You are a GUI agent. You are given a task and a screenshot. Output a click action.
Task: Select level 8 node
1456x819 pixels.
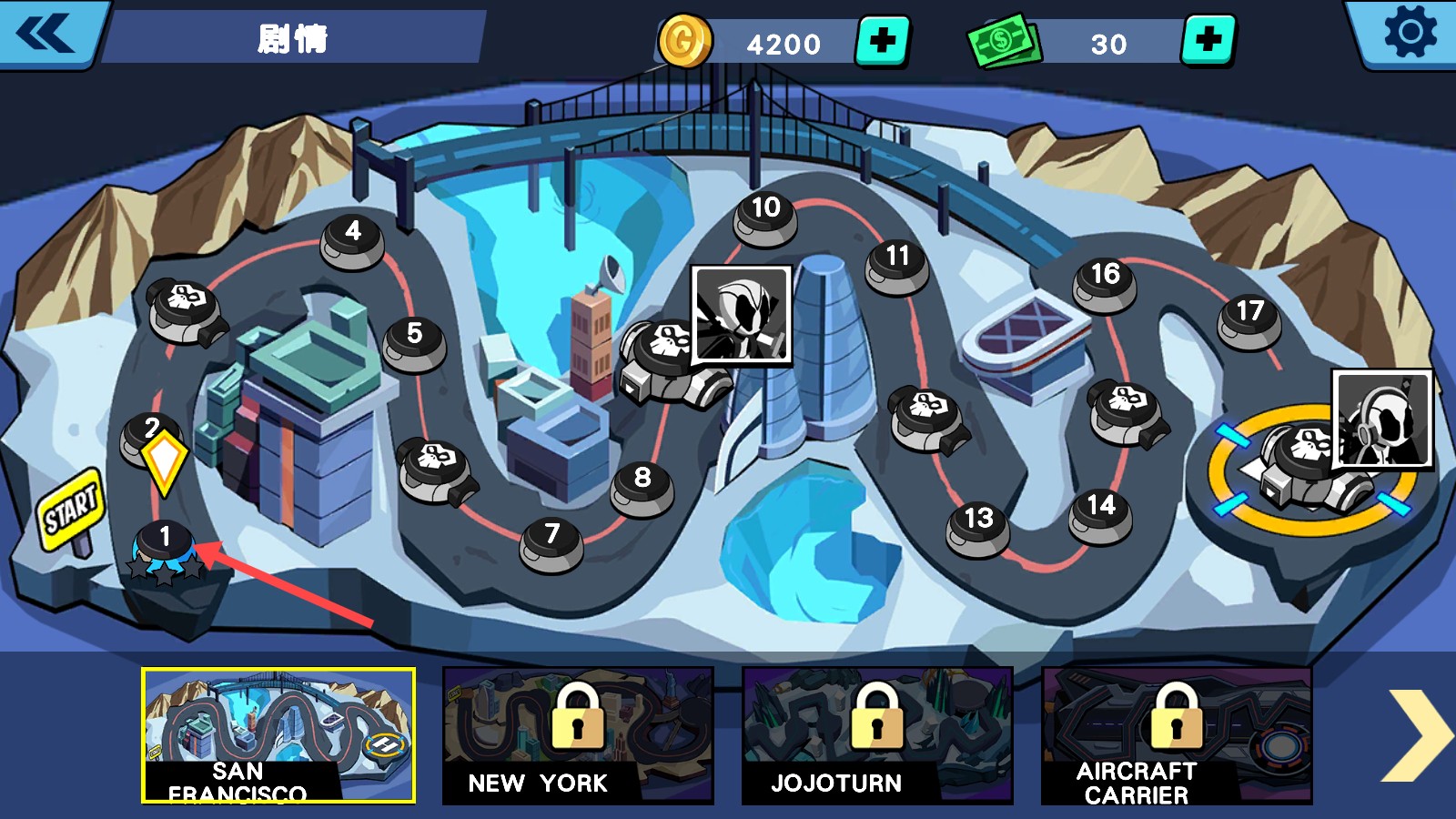click(642, 484)
